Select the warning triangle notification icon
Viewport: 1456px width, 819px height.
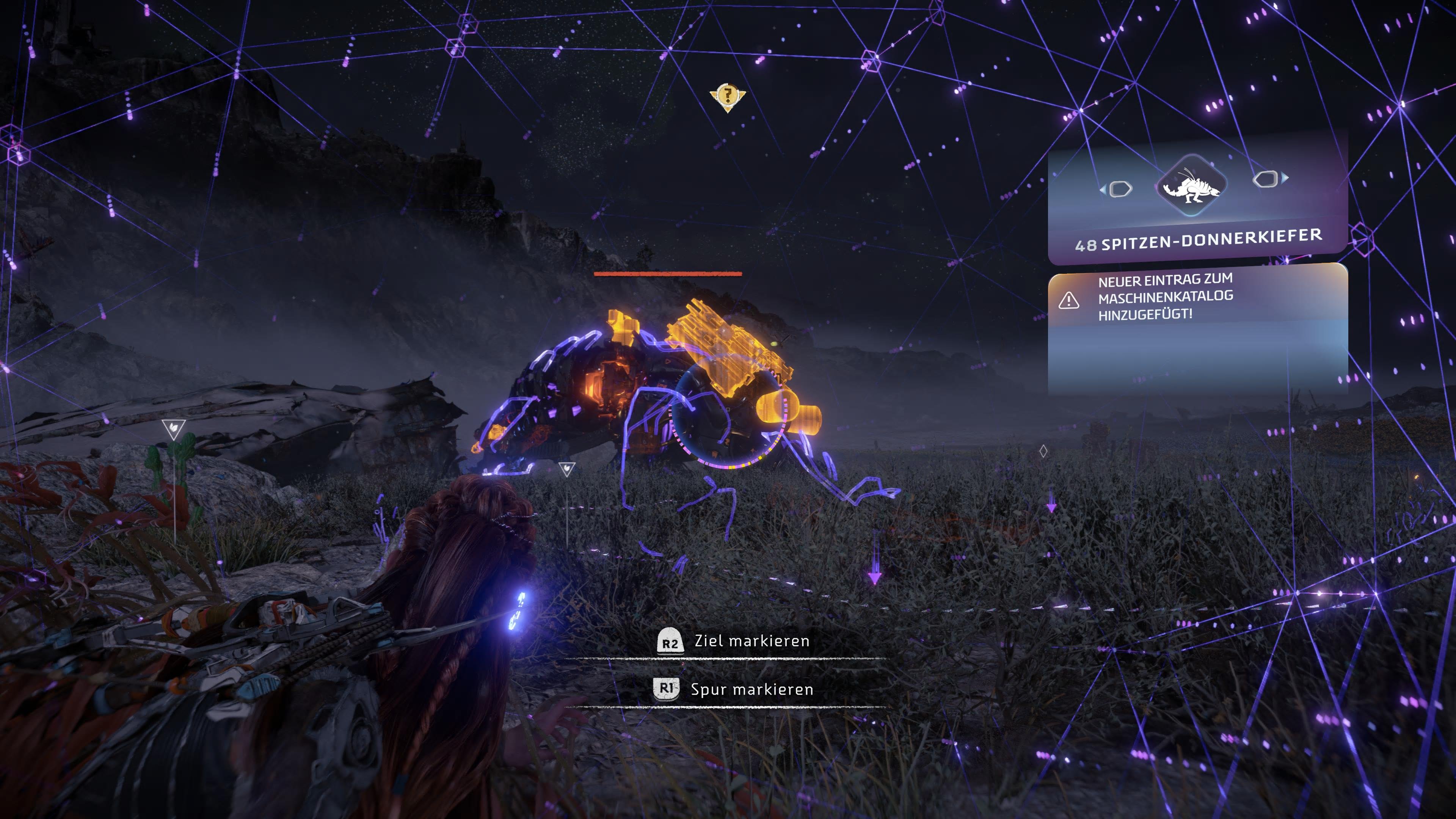click(x=1068, y=300)
